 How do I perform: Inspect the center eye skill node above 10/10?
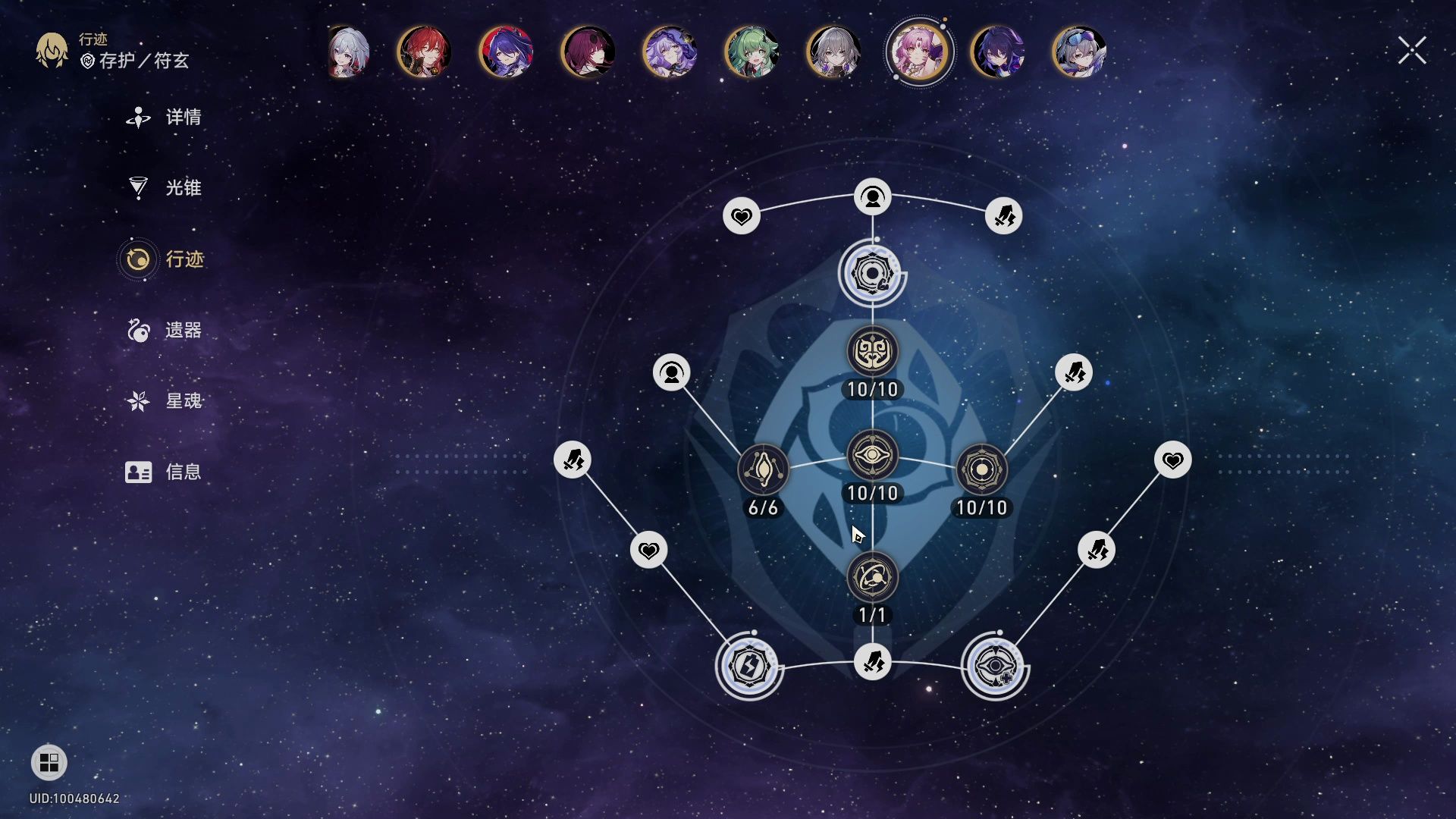click(872, 456)
